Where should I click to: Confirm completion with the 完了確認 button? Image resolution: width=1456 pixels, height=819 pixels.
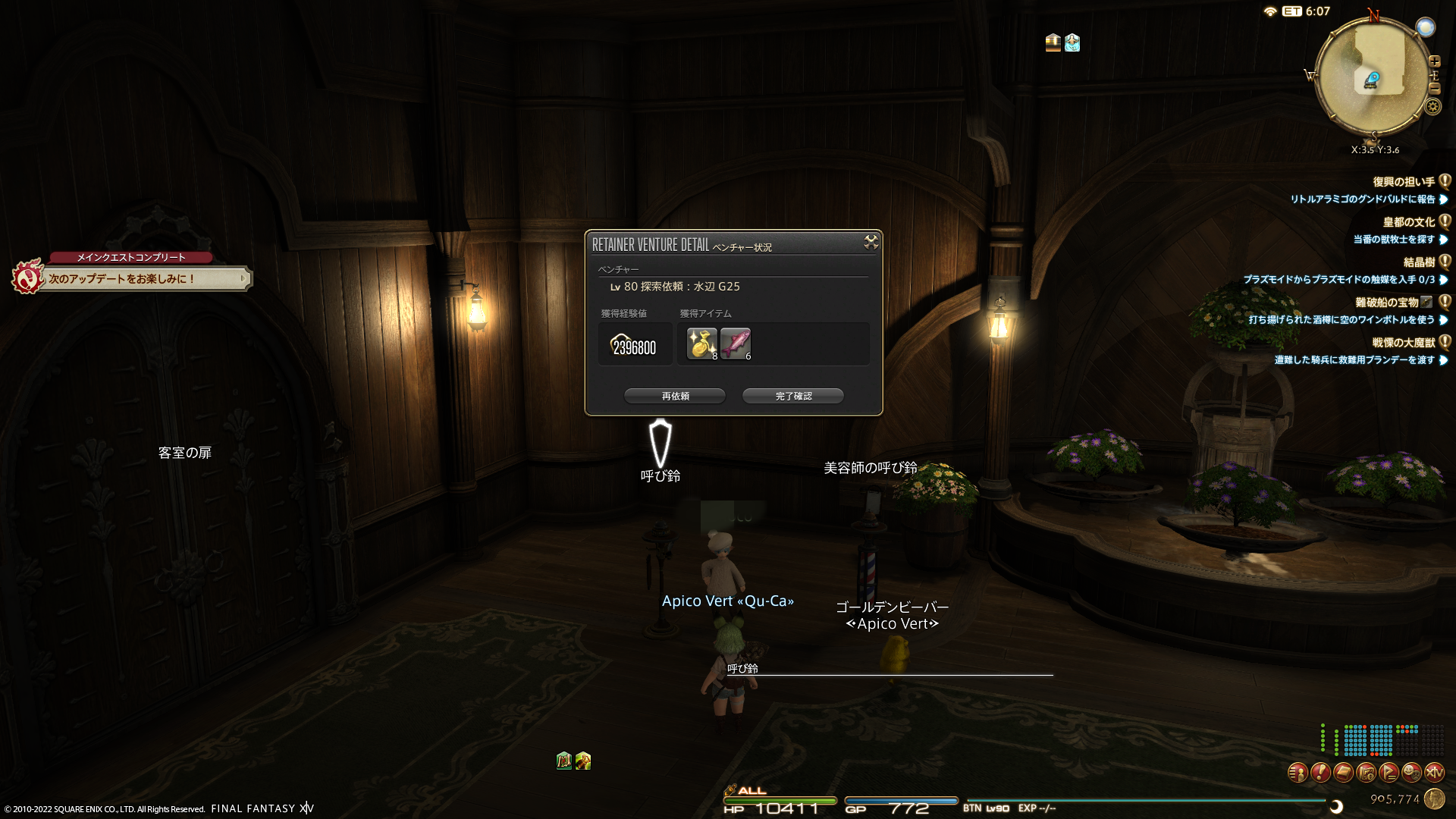[x=792, y=396]
